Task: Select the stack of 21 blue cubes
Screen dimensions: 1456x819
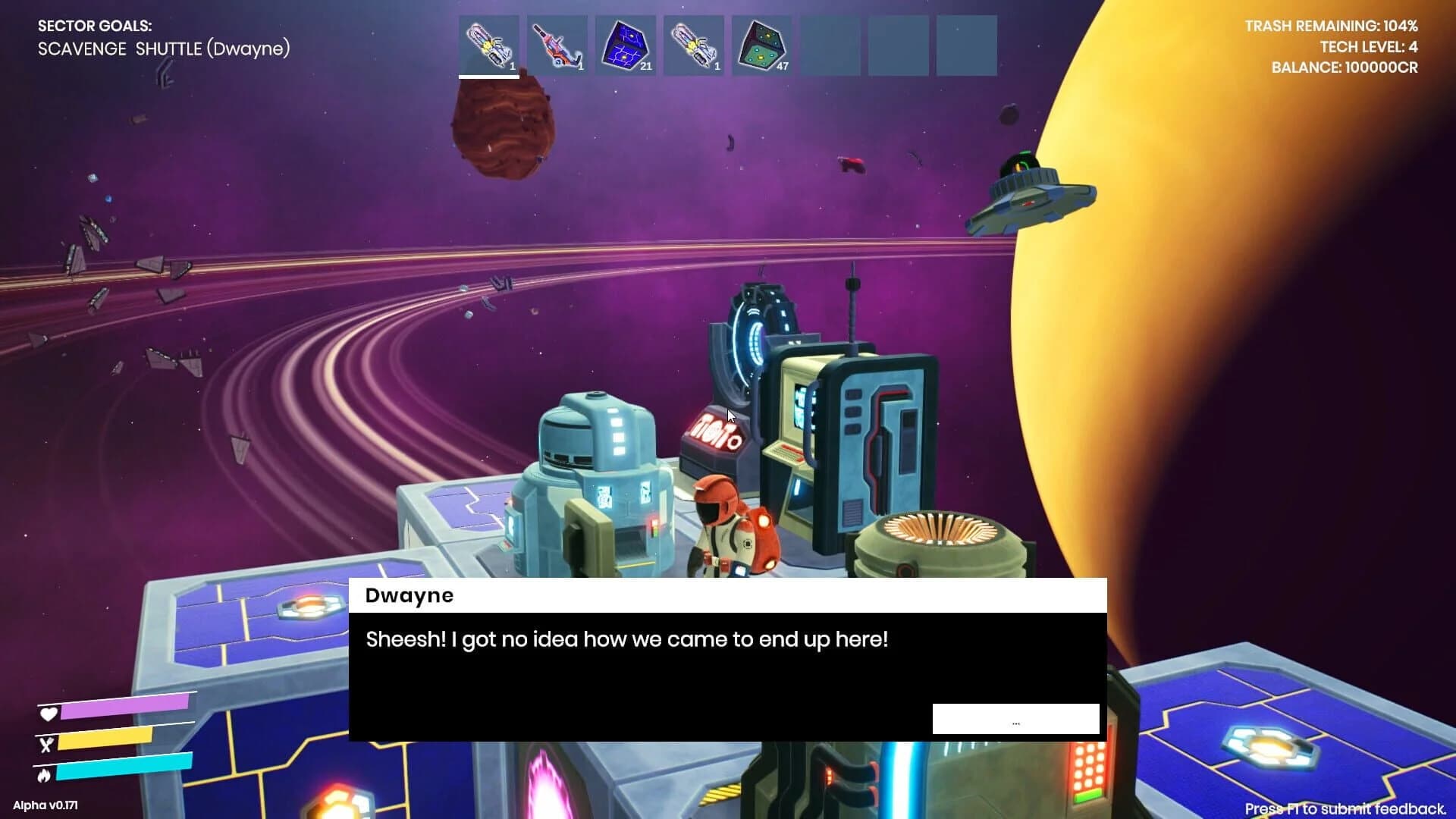Action: (626, 45)
